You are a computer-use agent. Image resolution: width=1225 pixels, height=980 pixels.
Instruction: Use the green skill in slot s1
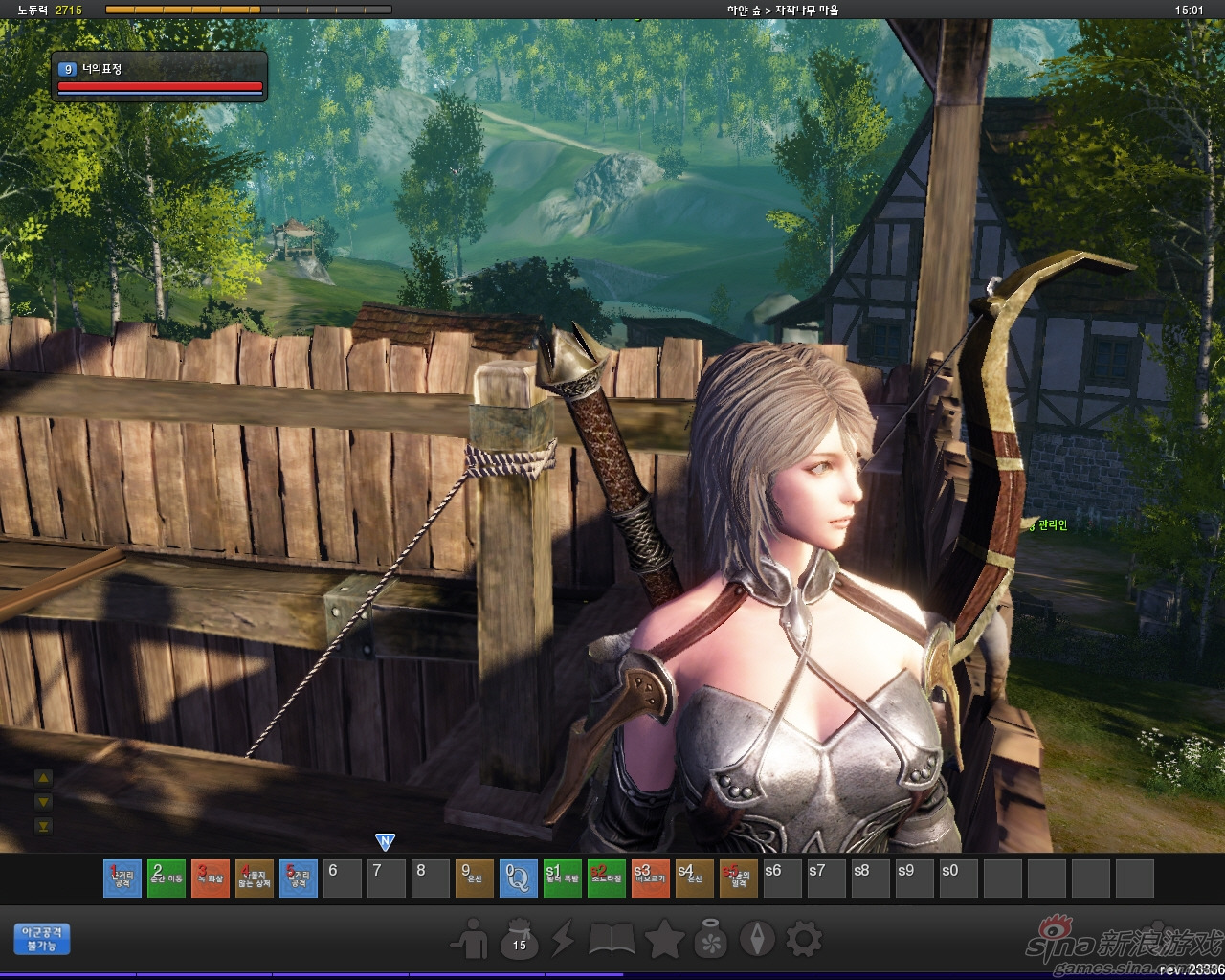tap(562, 879)
